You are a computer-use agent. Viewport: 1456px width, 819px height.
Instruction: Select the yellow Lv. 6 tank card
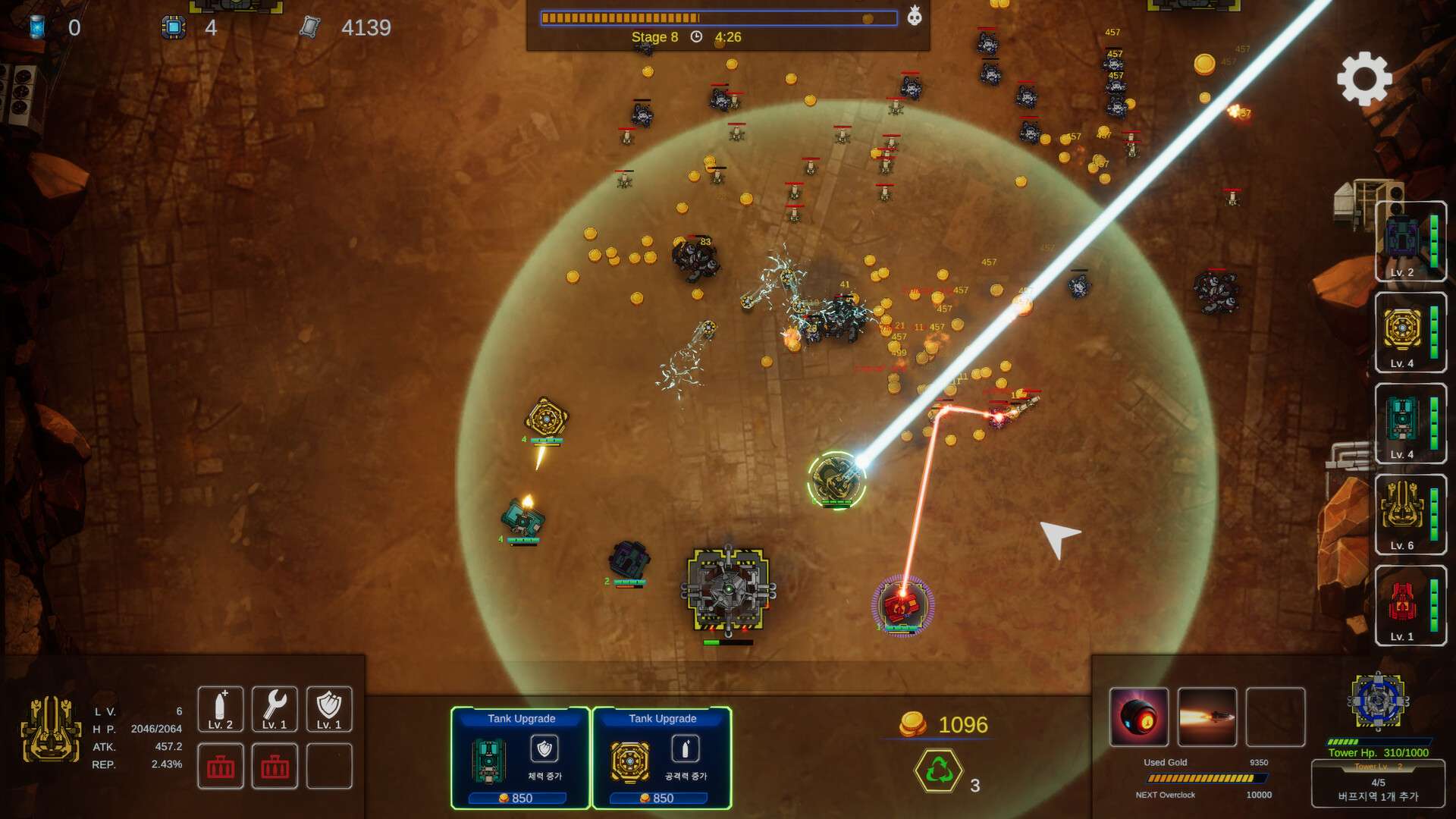(x=1410, y=514)
